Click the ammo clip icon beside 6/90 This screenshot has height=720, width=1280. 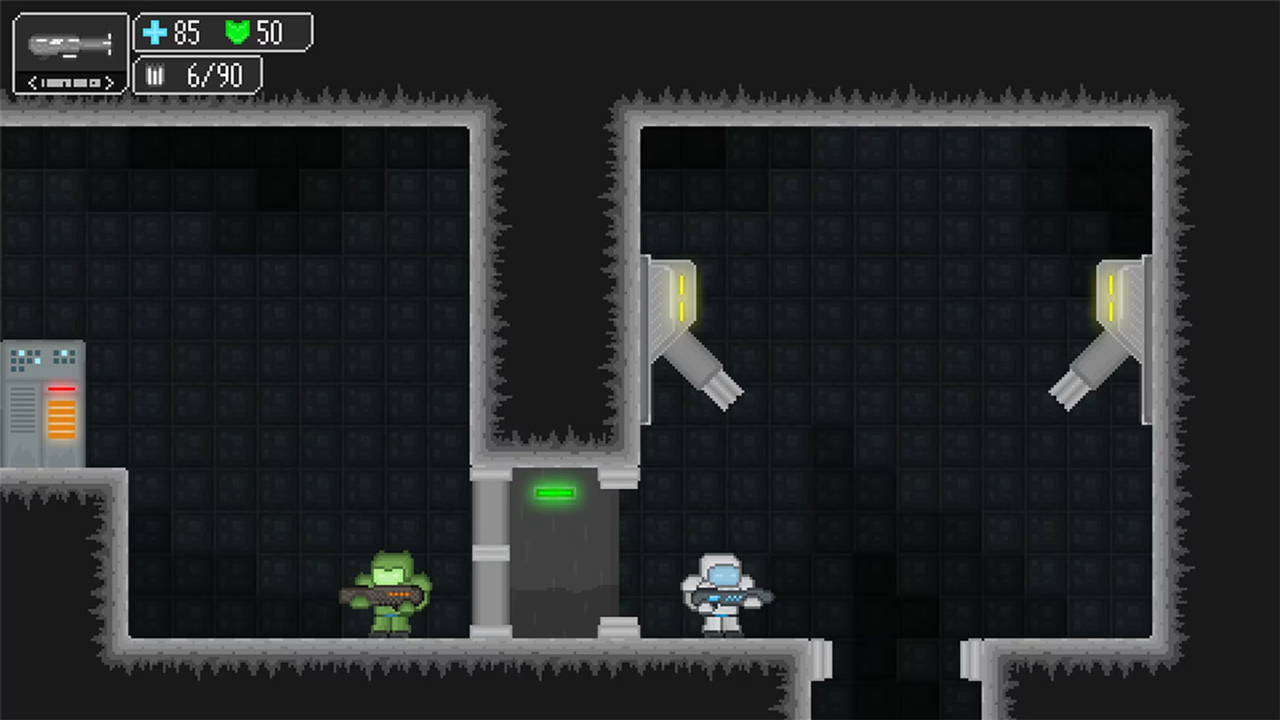click(156, 75)
